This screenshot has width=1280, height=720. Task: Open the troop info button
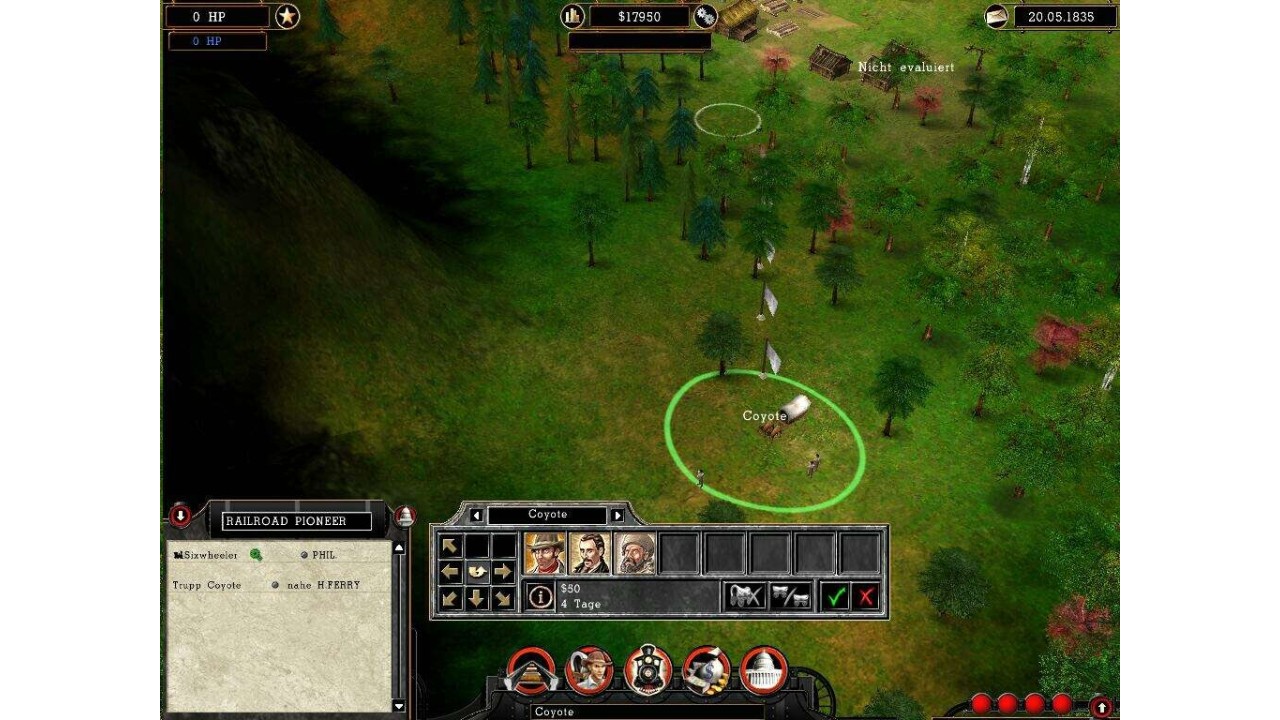click(540, 597)
